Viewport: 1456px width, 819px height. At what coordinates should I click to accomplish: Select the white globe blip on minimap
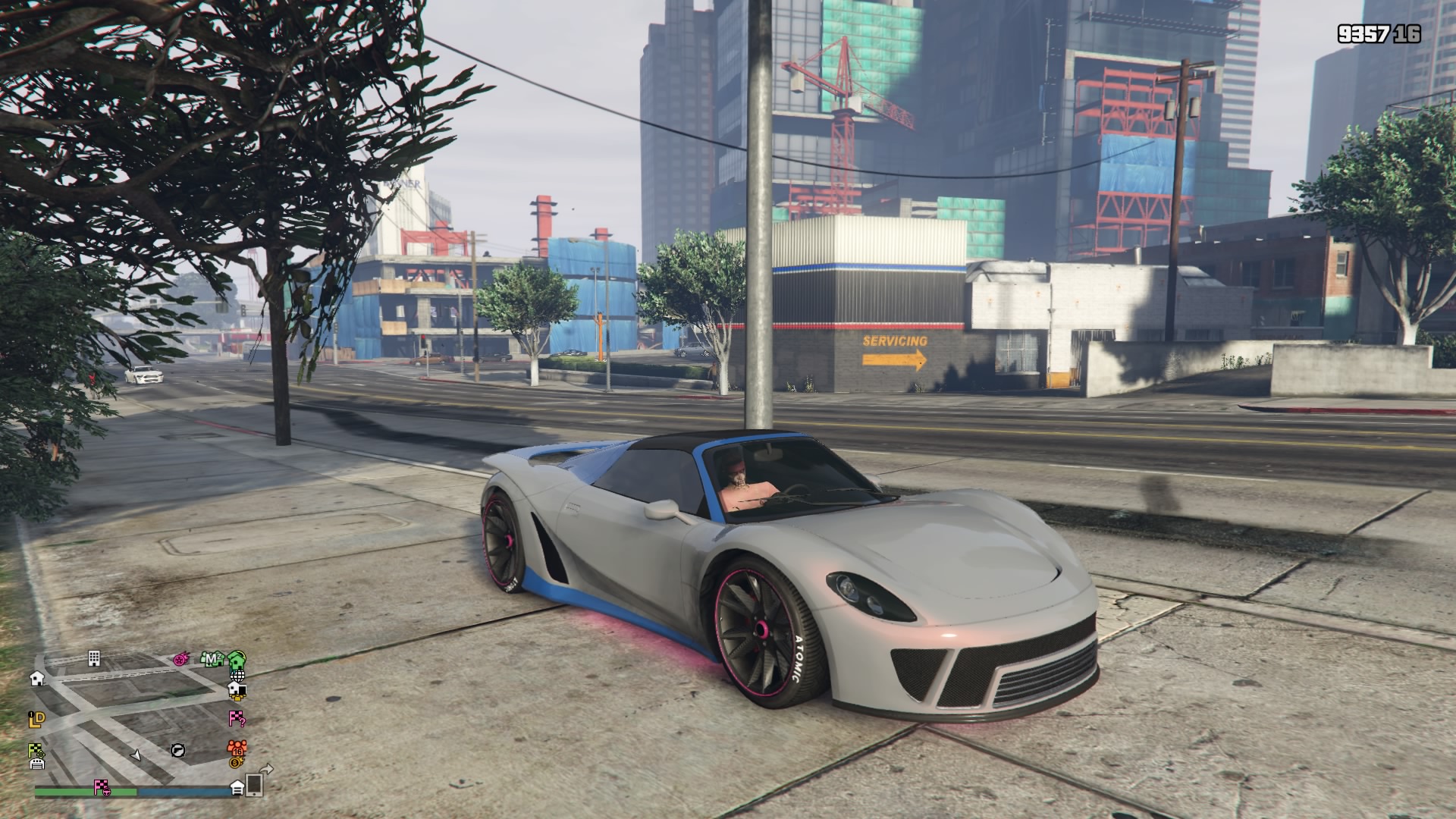point(237,674)
